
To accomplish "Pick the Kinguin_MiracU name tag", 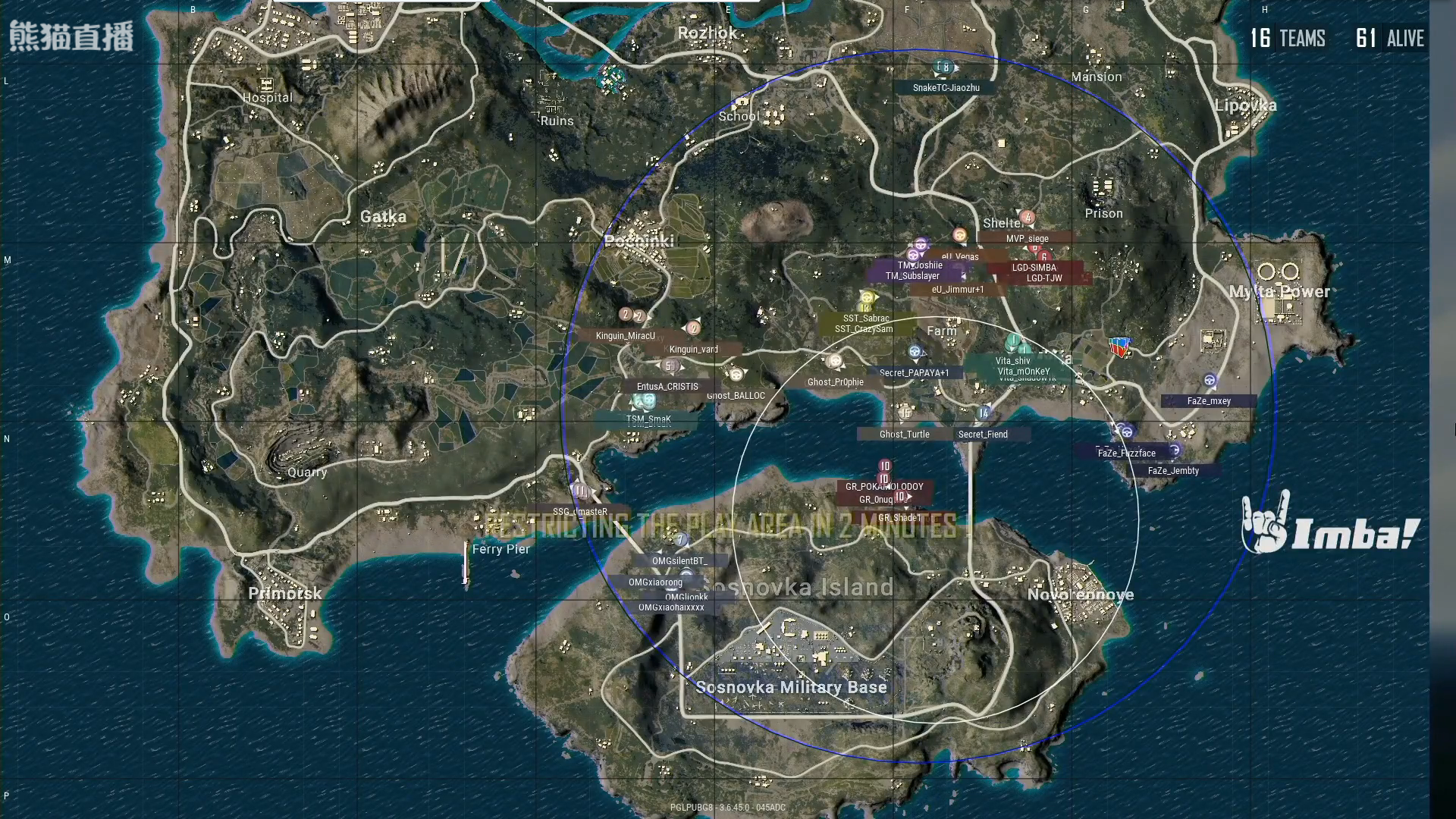I will pyautogui.click(x=625, y=336).
